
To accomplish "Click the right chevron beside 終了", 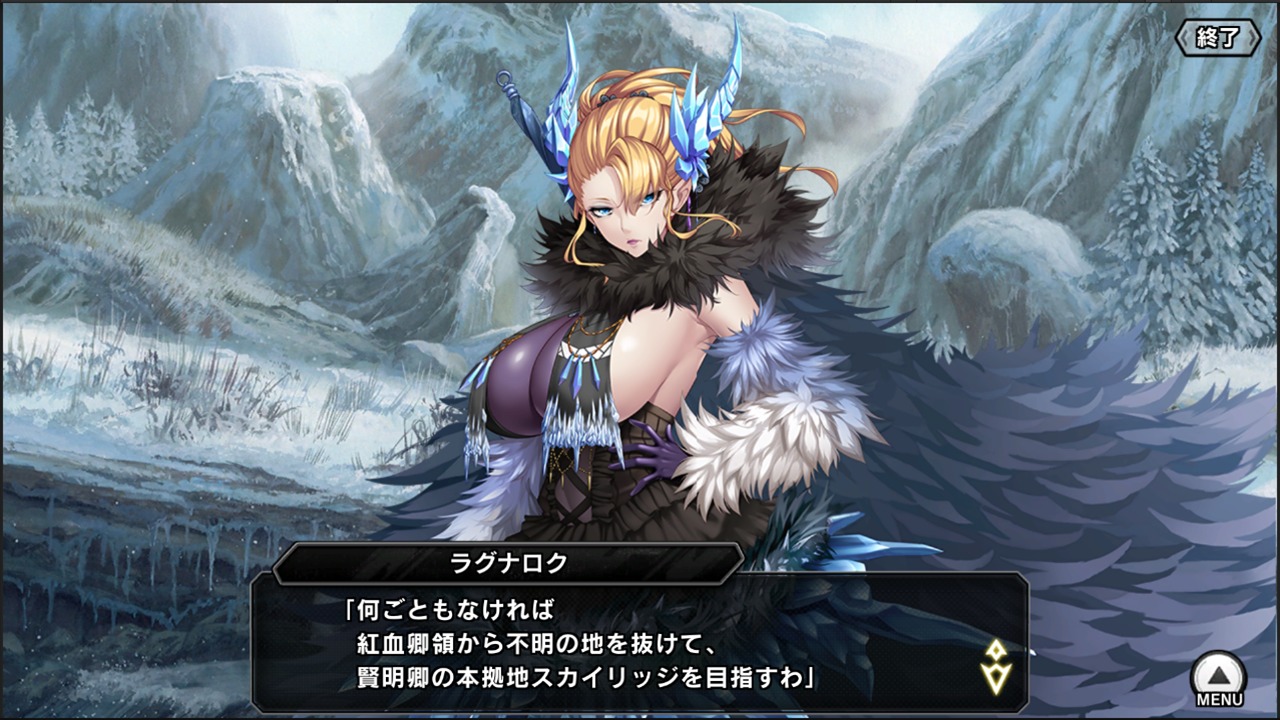I will coord(1253,36).
